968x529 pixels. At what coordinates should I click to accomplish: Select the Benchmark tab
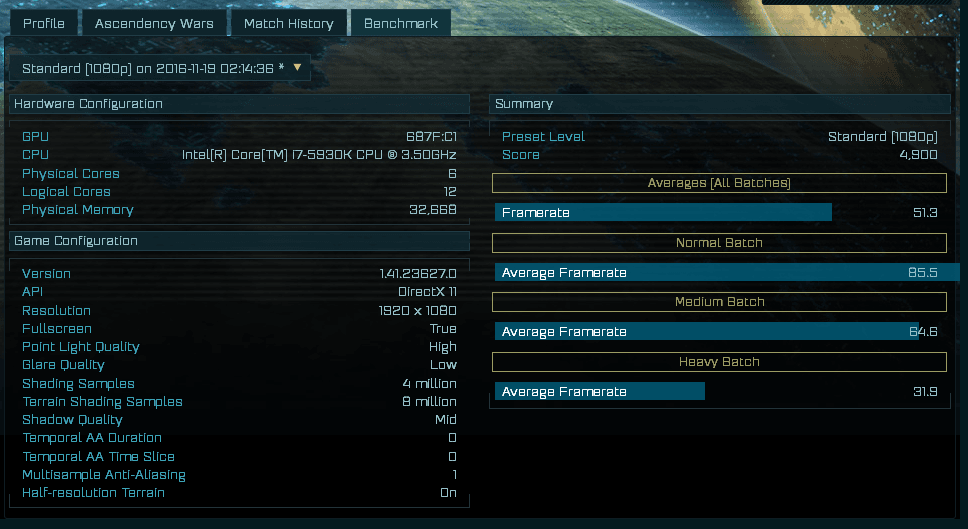tap(401, 23)
